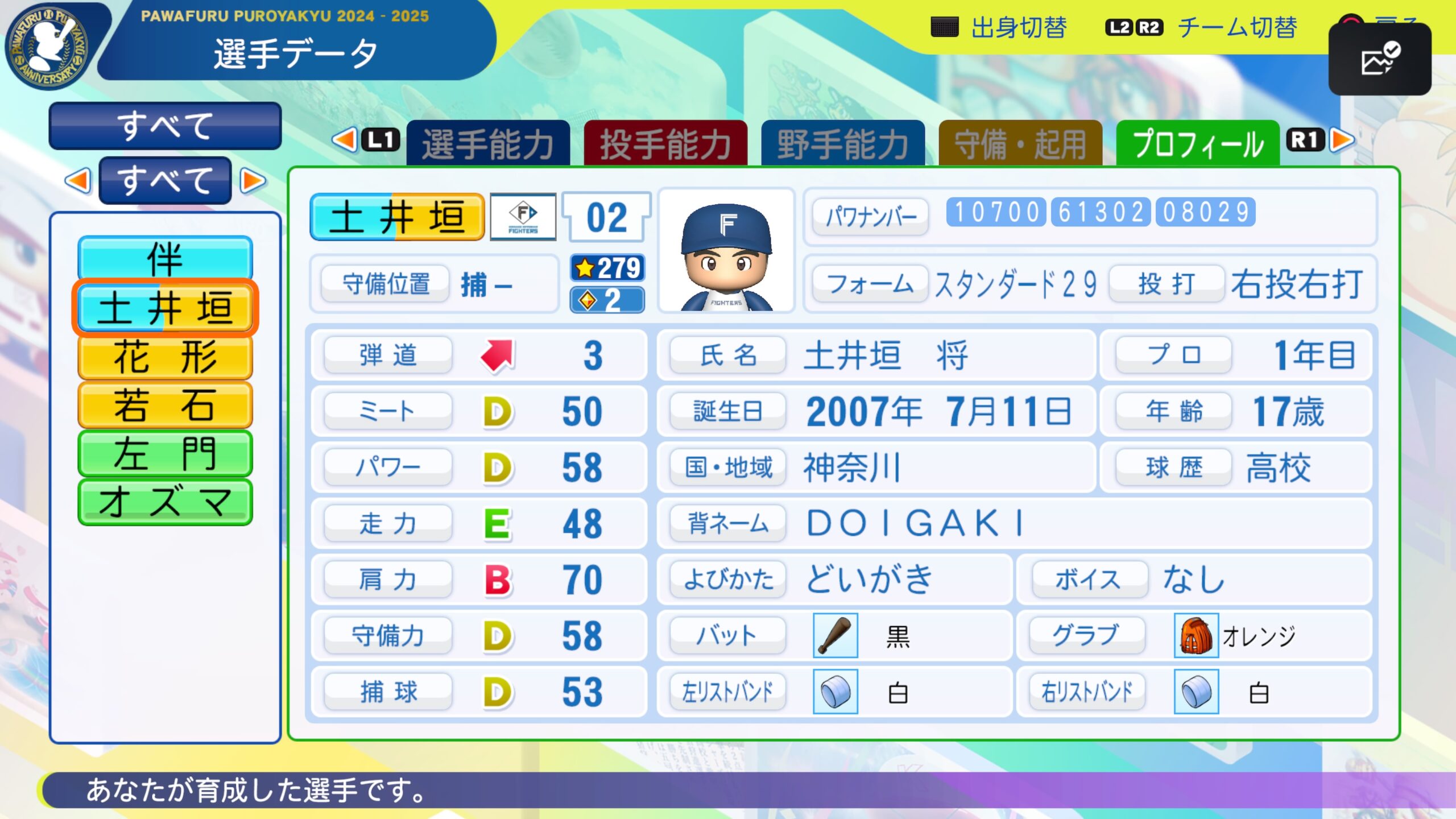Choose player 土井垣 in the list
The image size is (1456, 819).
[165, 308]
